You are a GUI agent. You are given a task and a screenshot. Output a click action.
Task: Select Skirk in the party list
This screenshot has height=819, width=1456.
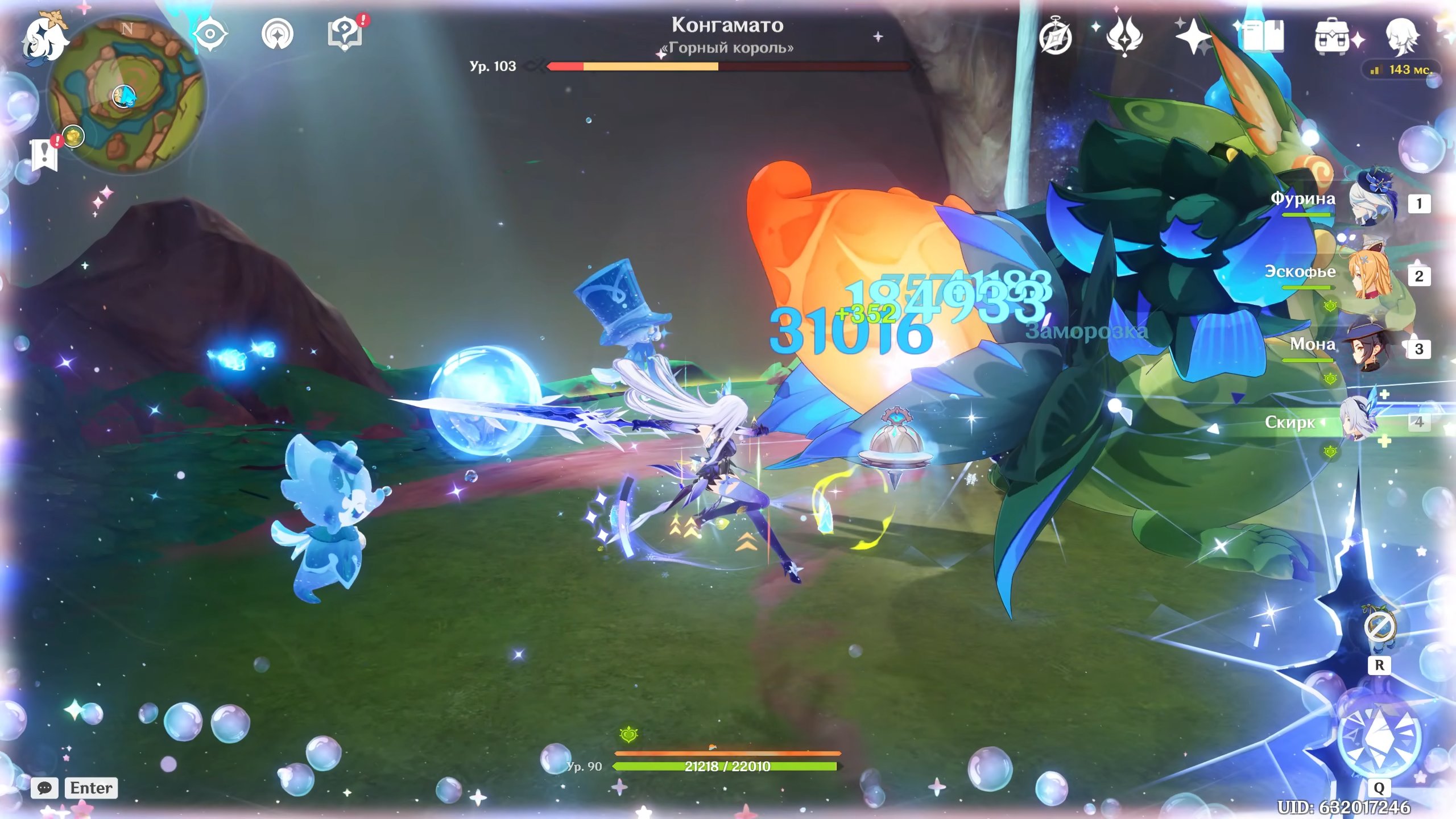pos(1360,421)
